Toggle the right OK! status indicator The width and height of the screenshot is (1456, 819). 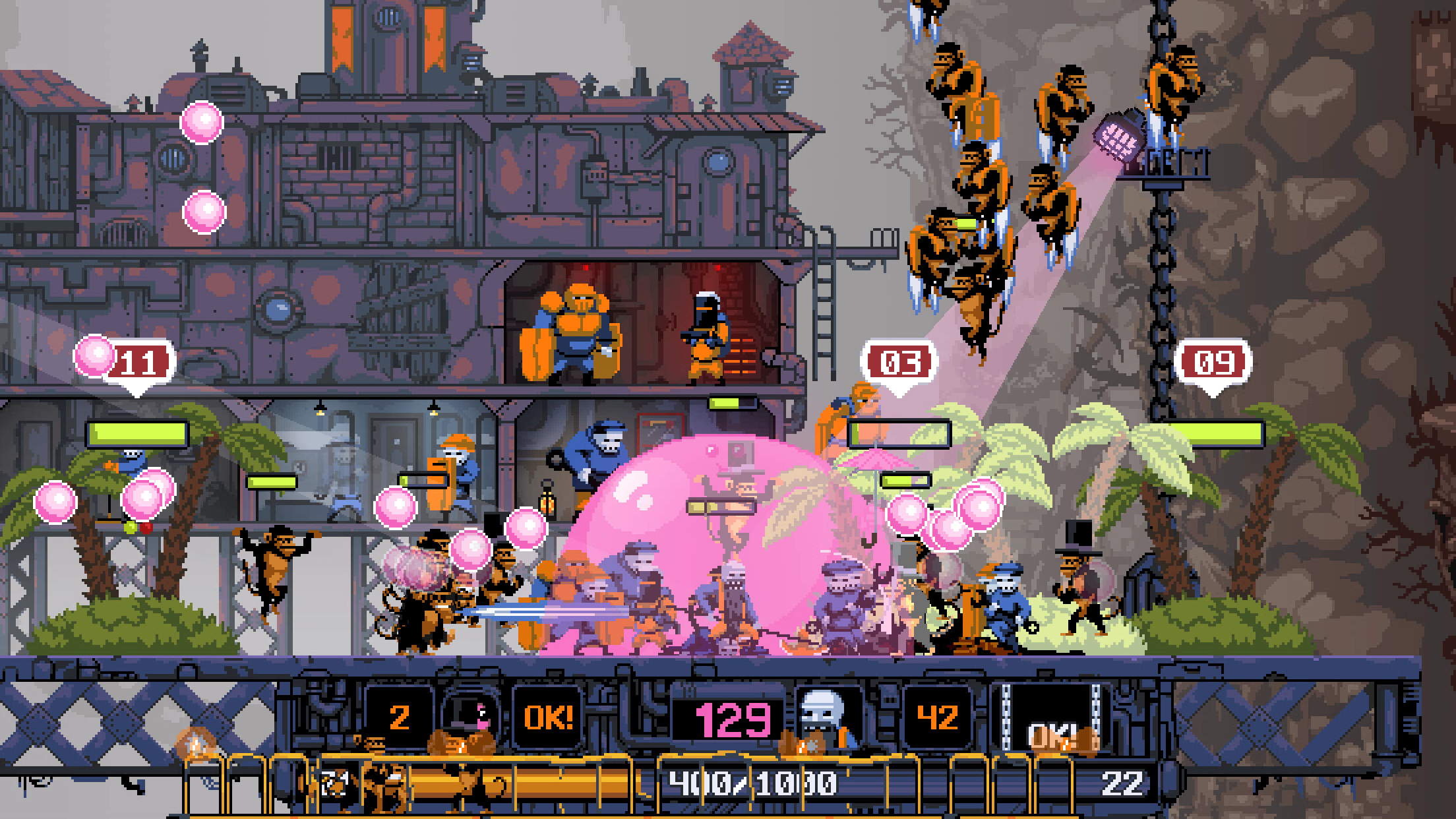(1055, 732)
